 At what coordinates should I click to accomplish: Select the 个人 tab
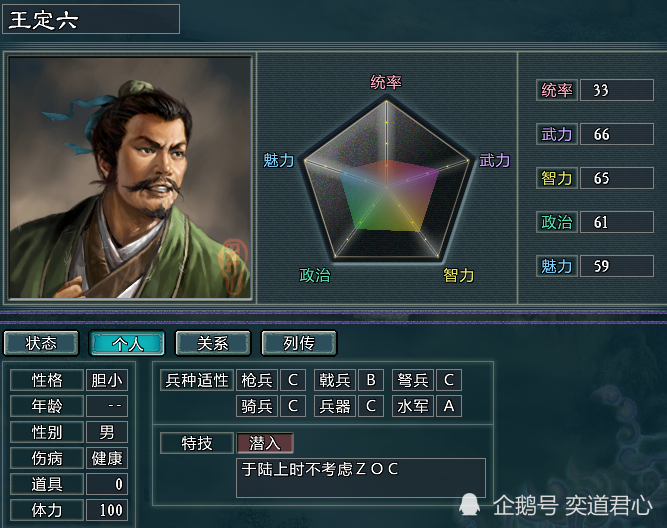click(127, 343)
